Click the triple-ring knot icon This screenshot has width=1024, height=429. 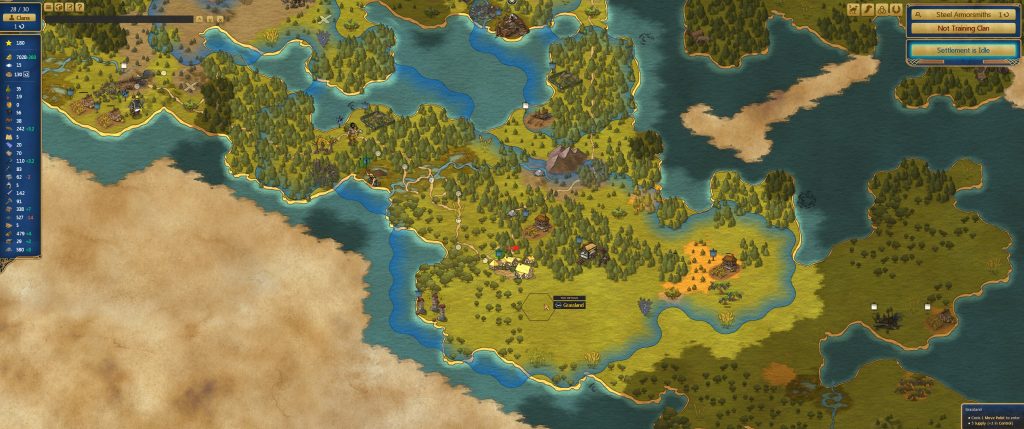(883, 9)
